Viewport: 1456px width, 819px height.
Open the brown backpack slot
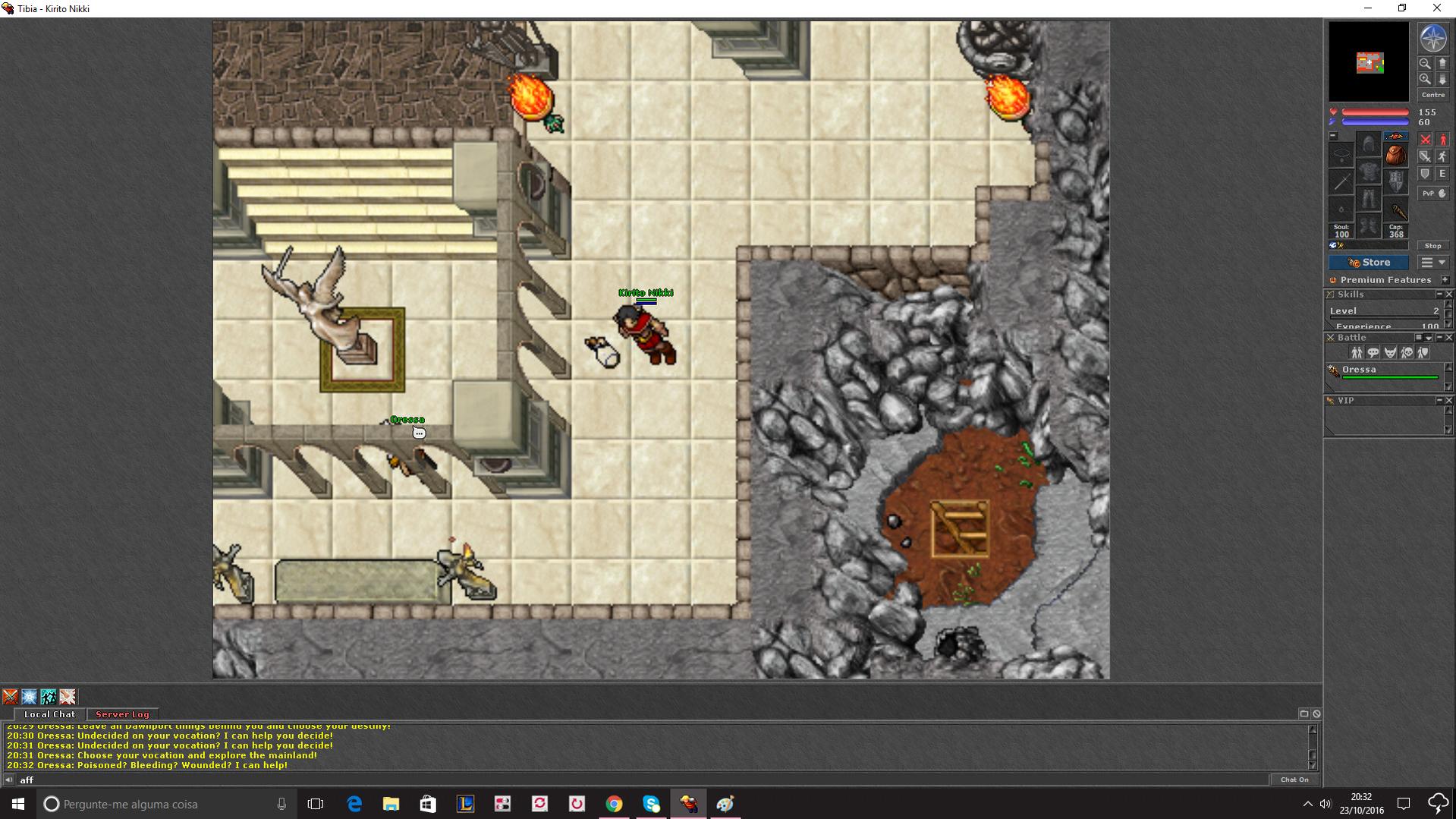tap(1395, 156)
